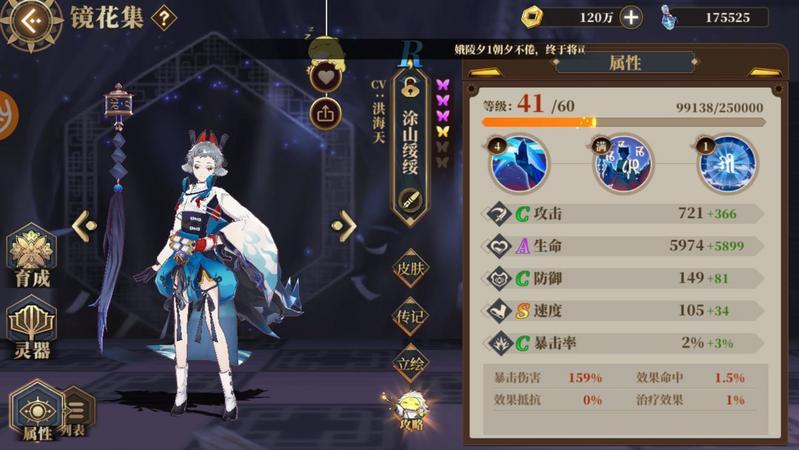Open the share button below the heart
The width and height of the screenshot is (799, 450).
[x=326, y=111]
